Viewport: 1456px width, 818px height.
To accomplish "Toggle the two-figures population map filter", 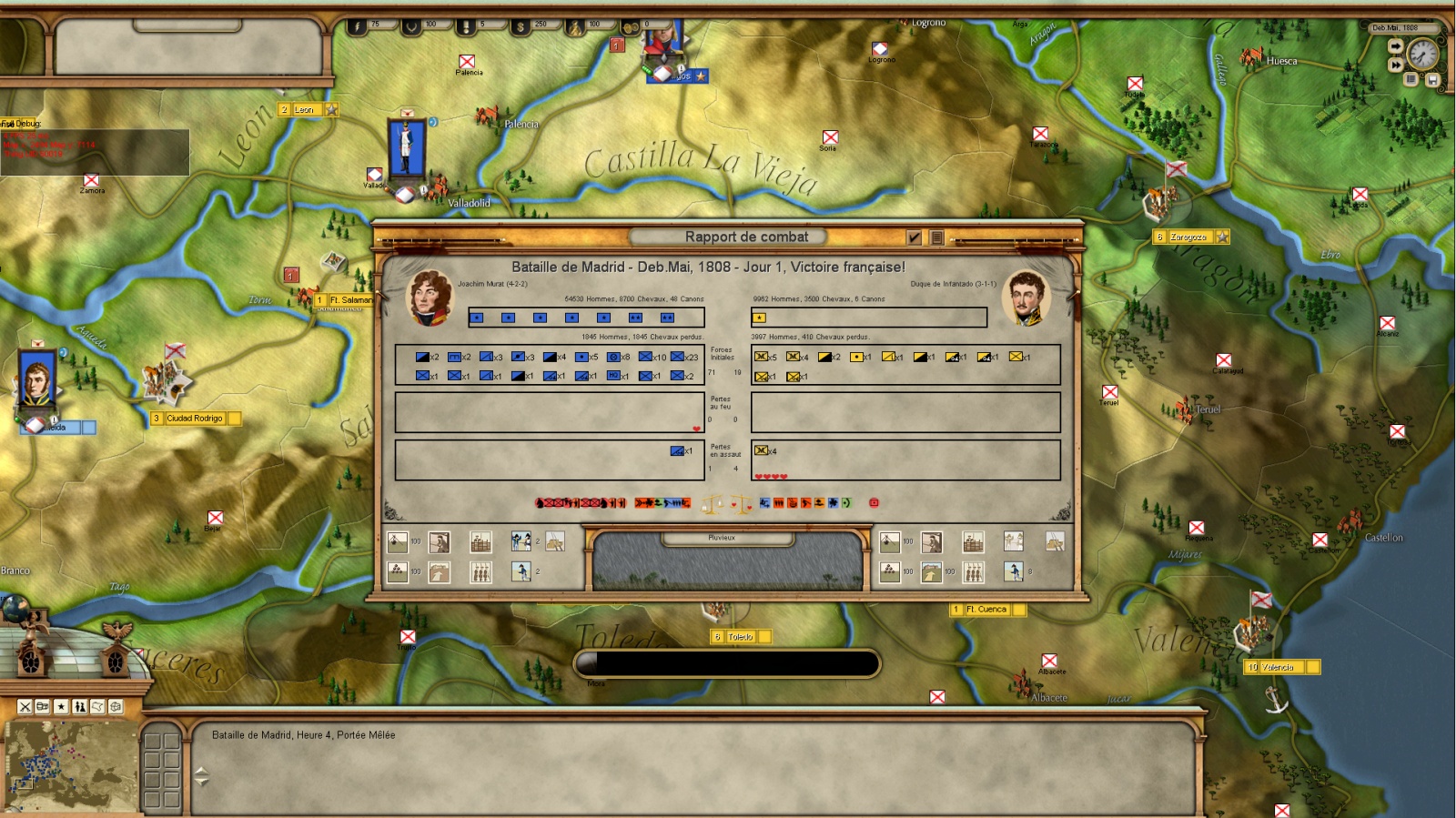I will [80, 707].
